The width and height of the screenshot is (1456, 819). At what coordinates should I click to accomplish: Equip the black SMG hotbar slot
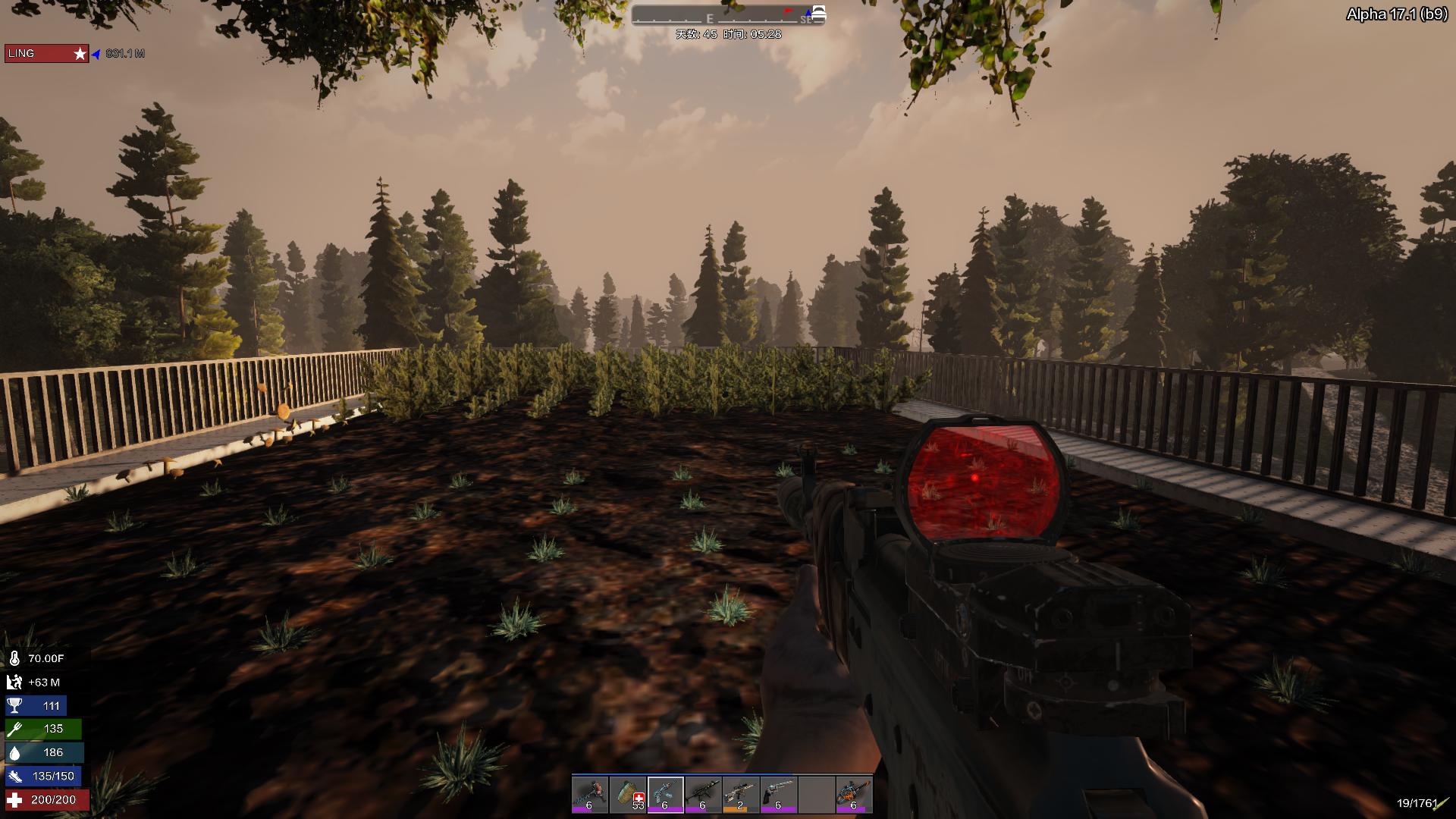point(703,795)
